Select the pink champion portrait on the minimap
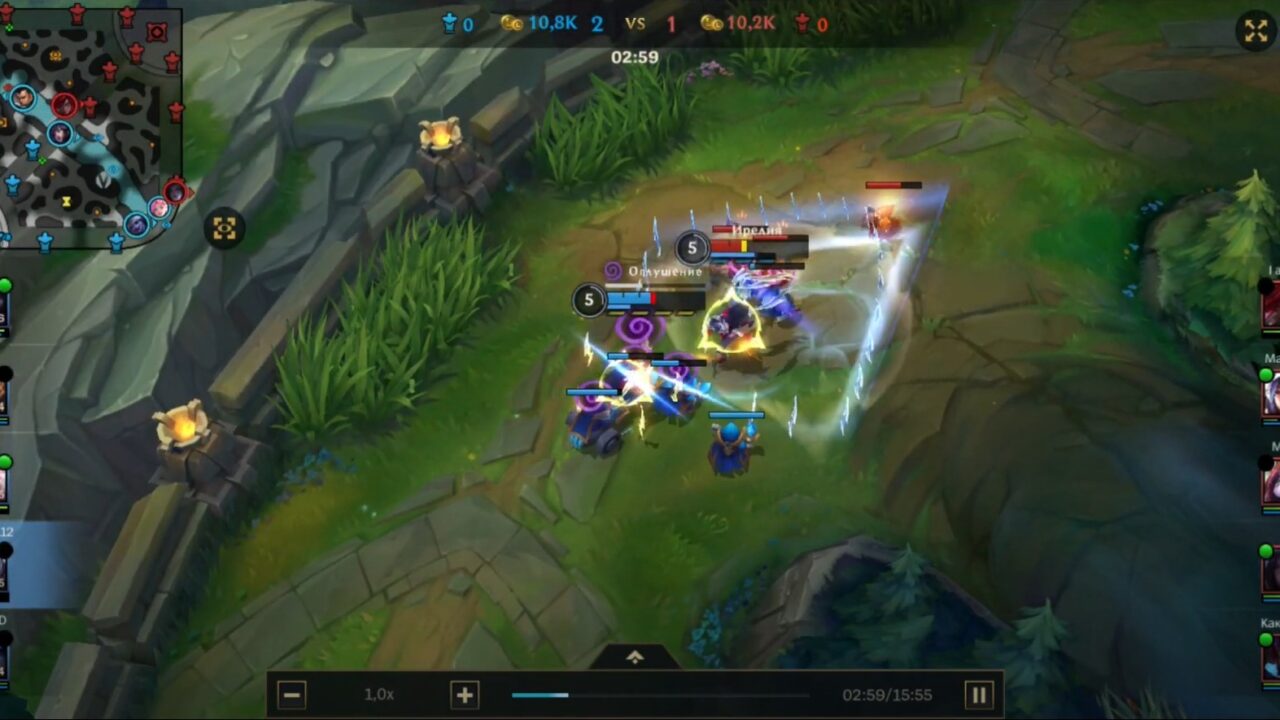 (x=159, y=206)
